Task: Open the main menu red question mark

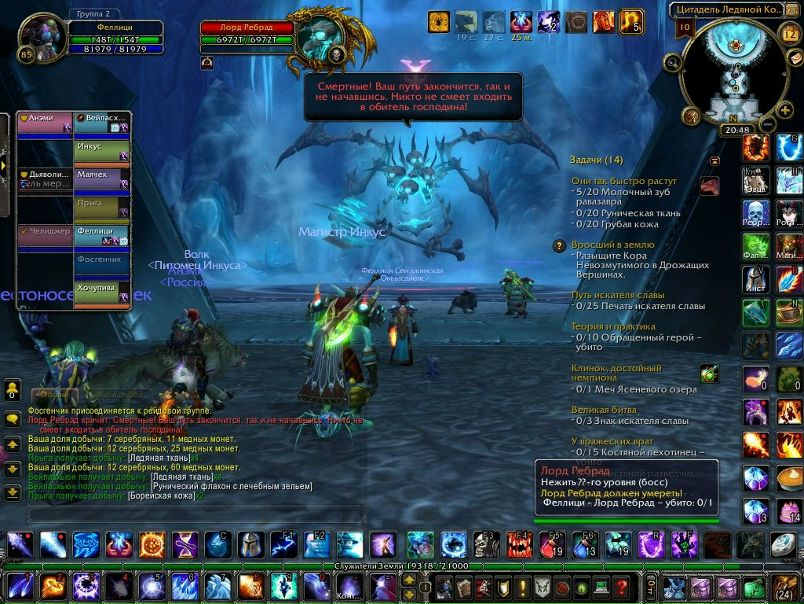Action: pos(621,588)
